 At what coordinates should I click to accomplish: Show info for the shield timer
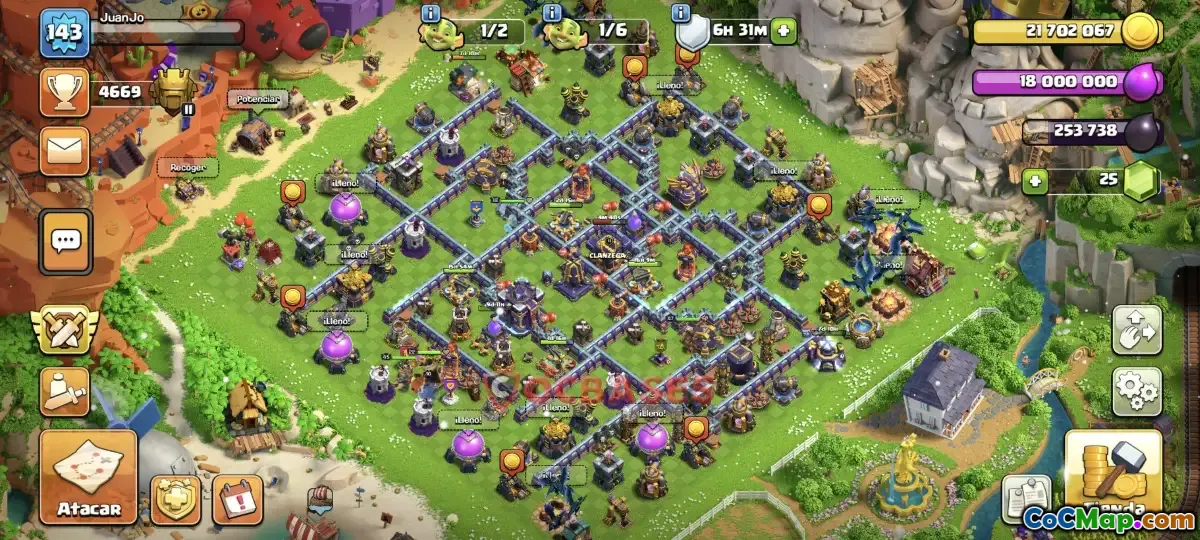point(682,13)
